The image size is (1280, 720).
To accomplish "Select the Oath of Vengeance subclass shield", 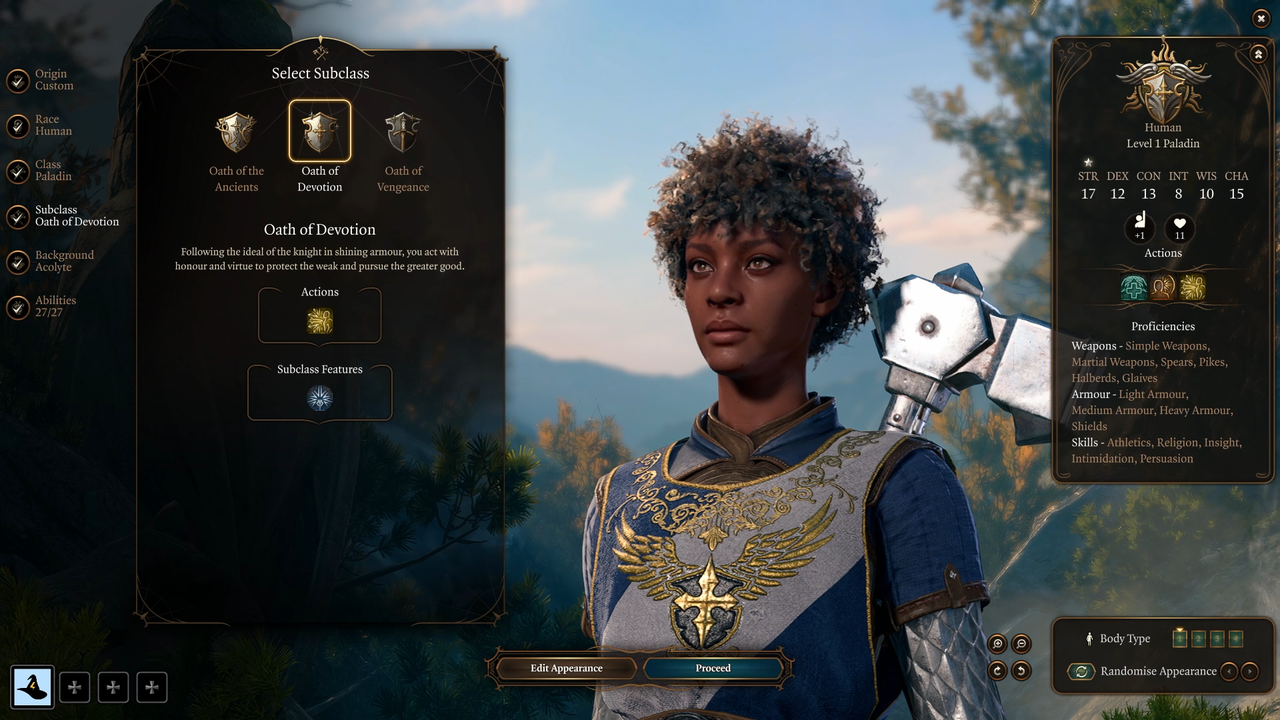I will pyautogui.click(x=402, y=130).
